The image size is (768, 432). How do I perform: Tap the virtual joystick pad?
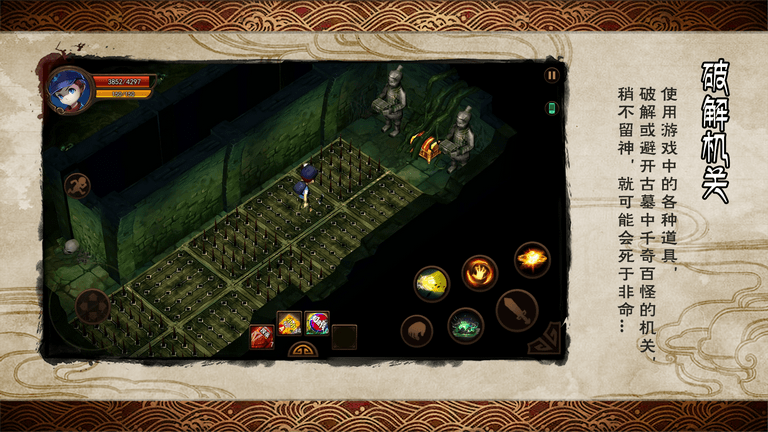click(92, 304)
